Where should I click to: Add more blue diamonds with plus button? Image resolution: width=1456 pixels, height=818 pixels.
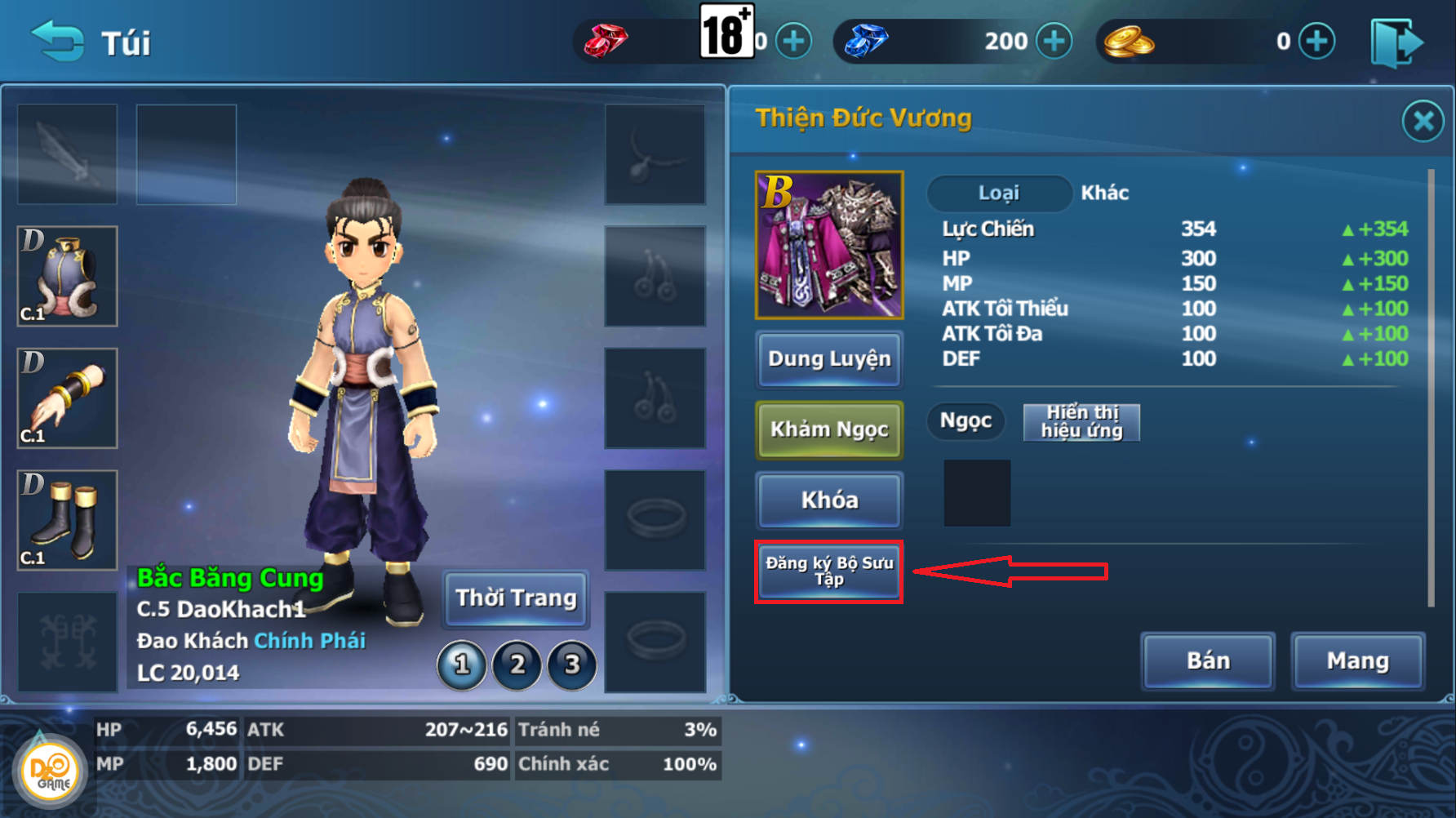(1054, 41)
